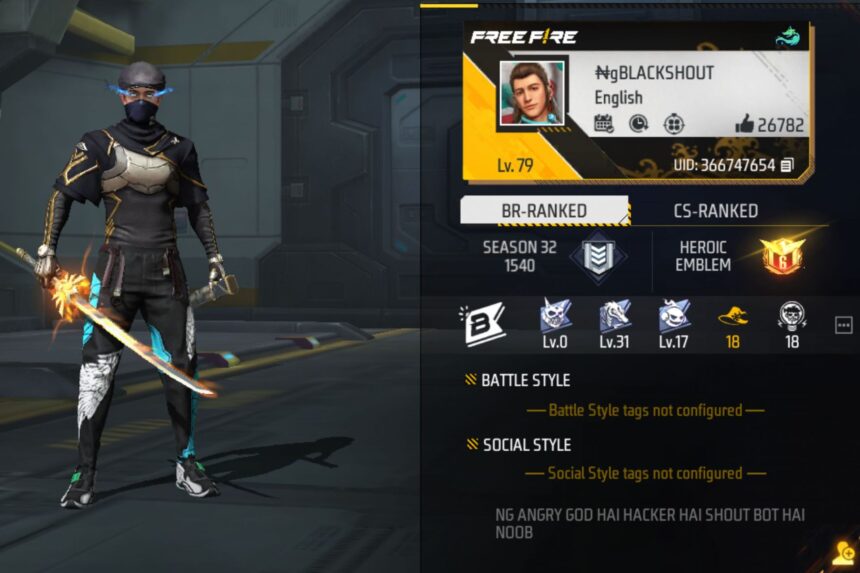
Task: Add player as friend icon
Action: coord(842,555)
